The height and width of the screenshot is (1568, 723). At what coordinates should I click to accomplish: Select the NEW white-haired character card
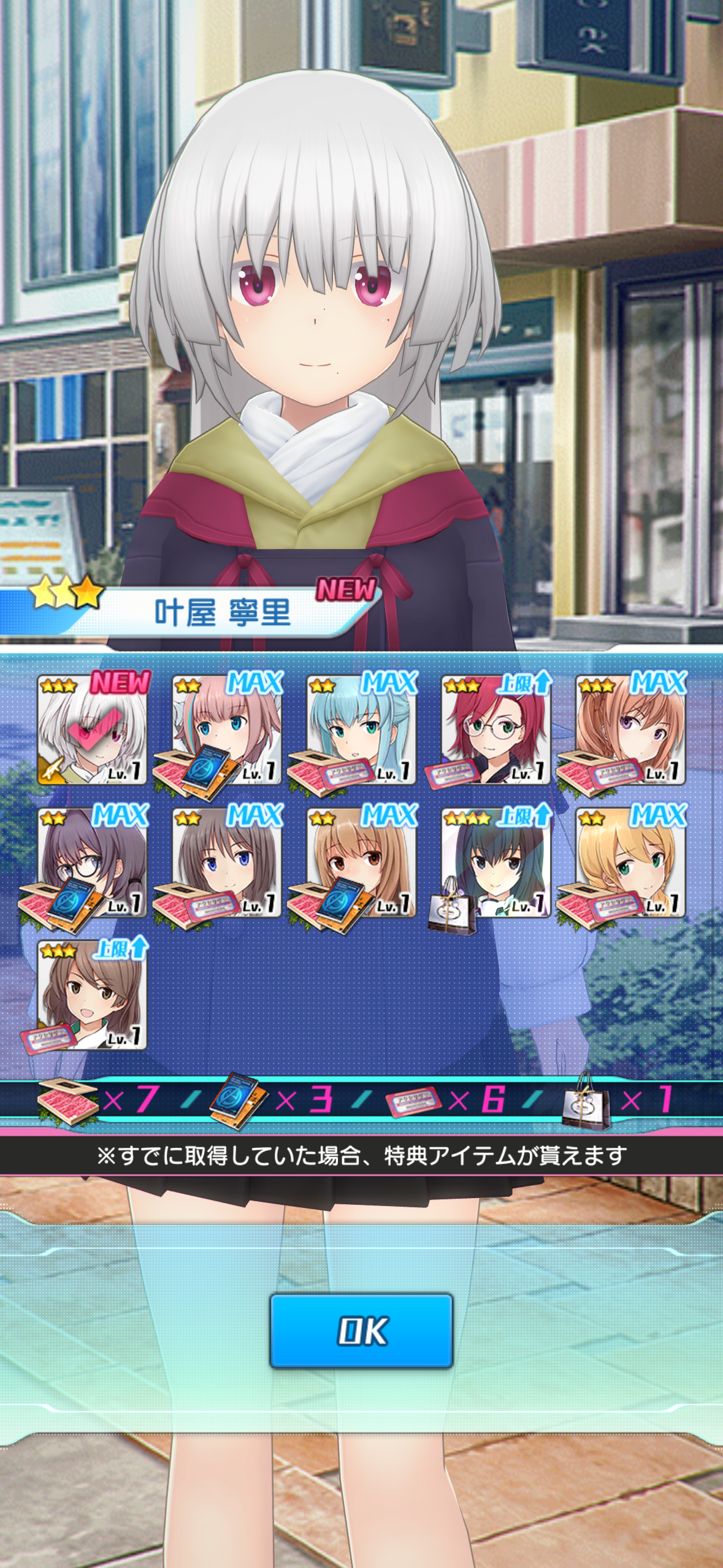[x=92, y=730]
